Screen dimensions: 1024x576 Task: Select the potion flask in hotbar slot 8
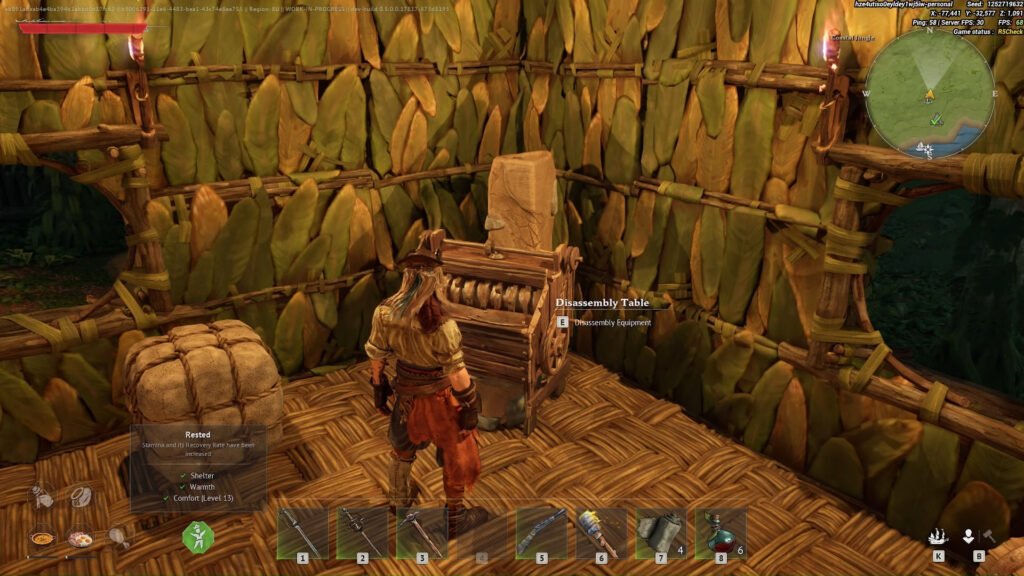tap(720, 532)
